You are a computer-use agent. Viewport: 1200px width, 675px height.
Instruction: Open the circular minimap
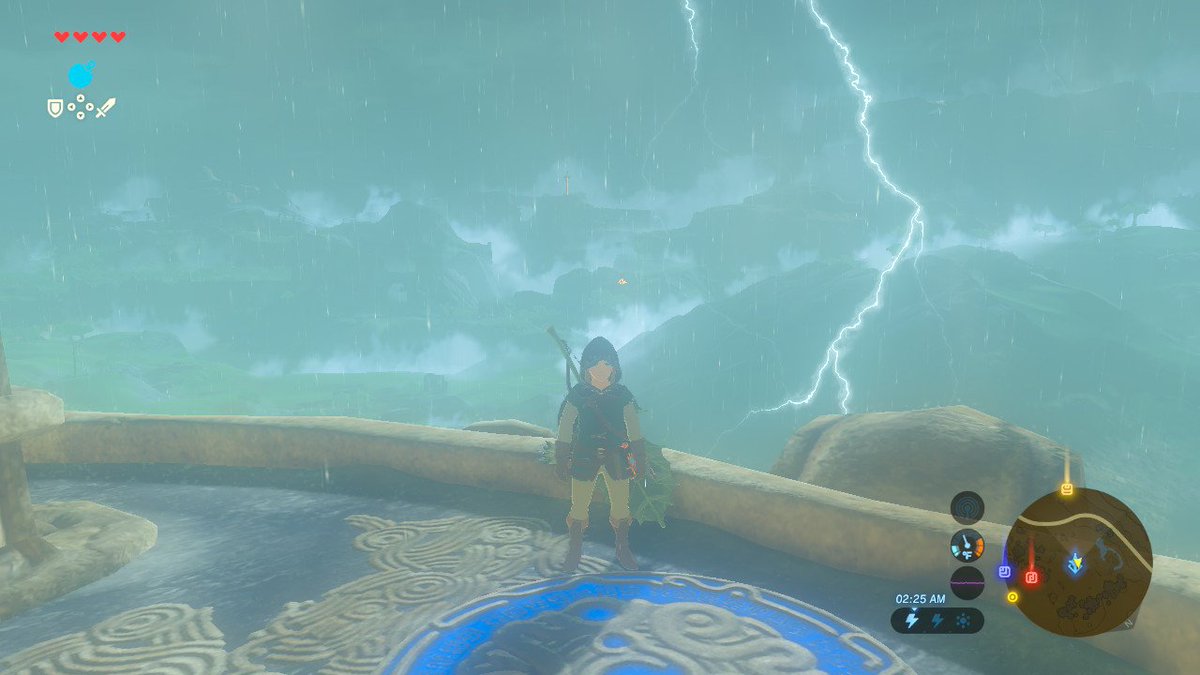pyautogui.click(x=1079, y=561)
